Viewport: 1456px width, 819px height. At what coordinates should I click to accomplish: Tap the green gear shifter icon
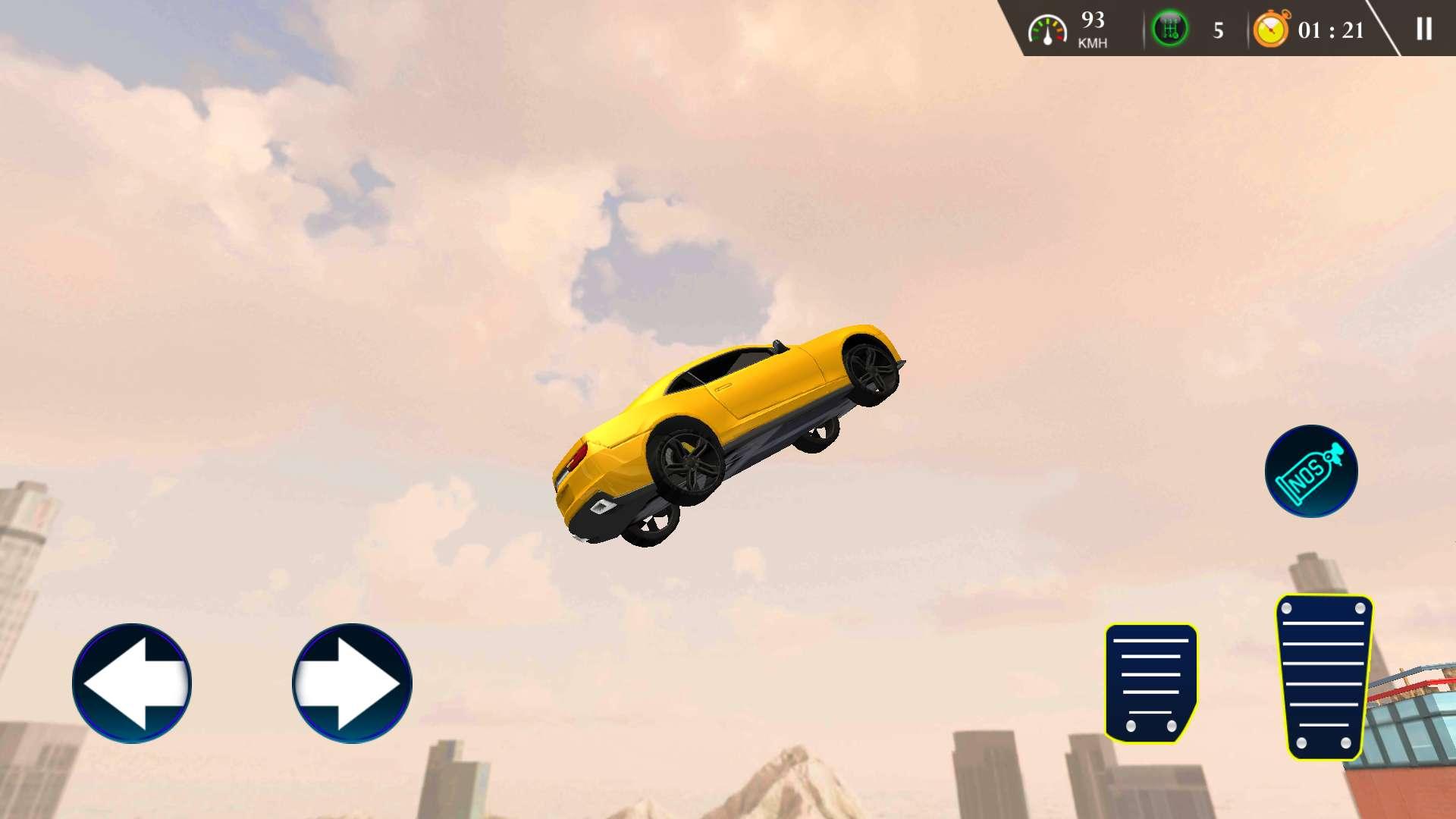pyautogui.click(x=1169, y=29)
